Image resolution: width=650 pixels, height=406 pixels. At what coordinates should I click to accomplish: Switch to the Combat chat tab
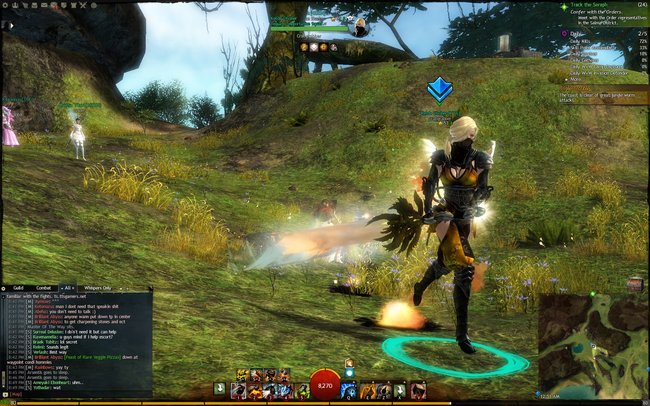(44, 288)
